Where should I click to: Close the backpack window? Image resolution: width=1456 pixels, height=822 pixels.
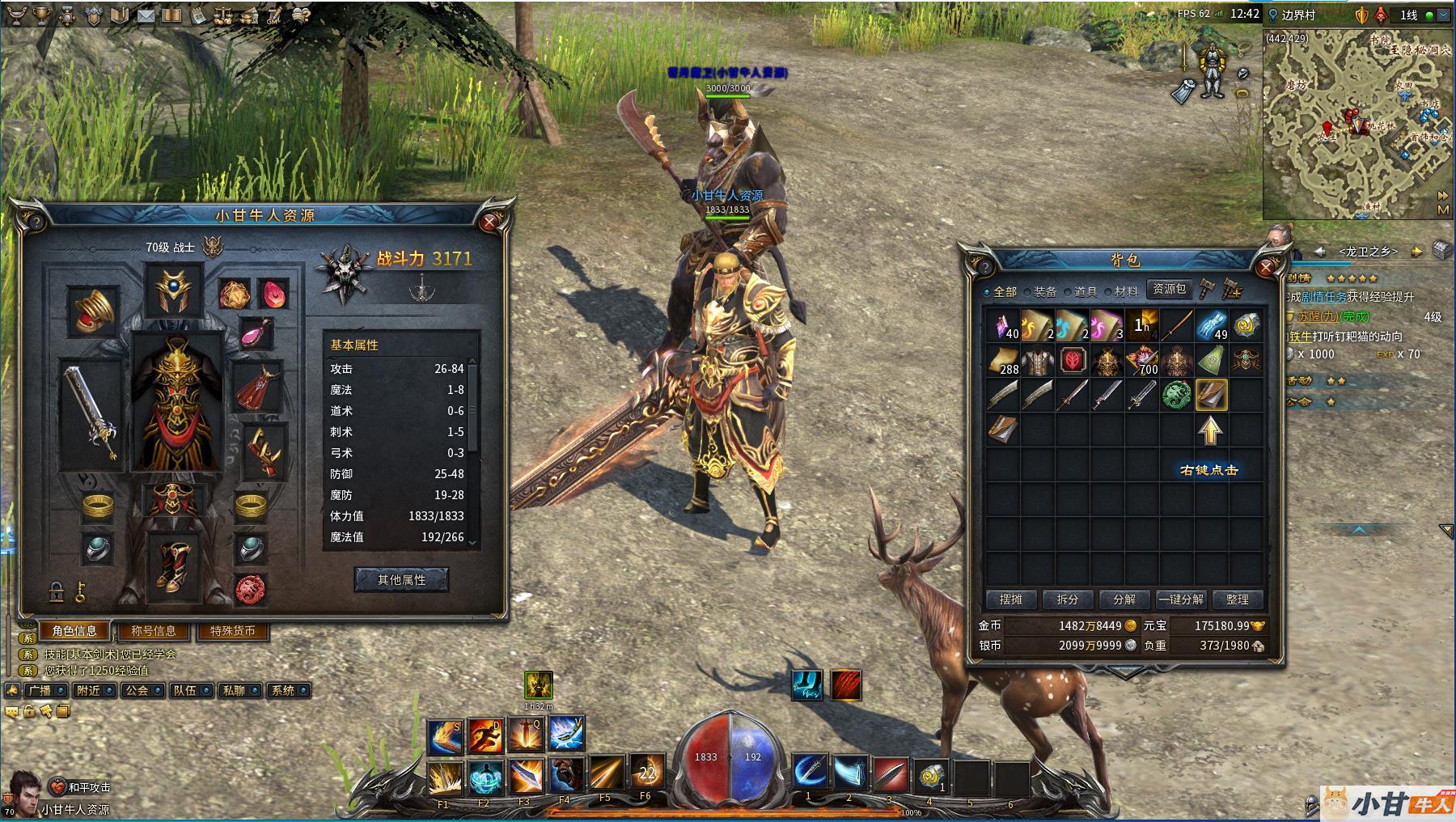[1266, 267]
